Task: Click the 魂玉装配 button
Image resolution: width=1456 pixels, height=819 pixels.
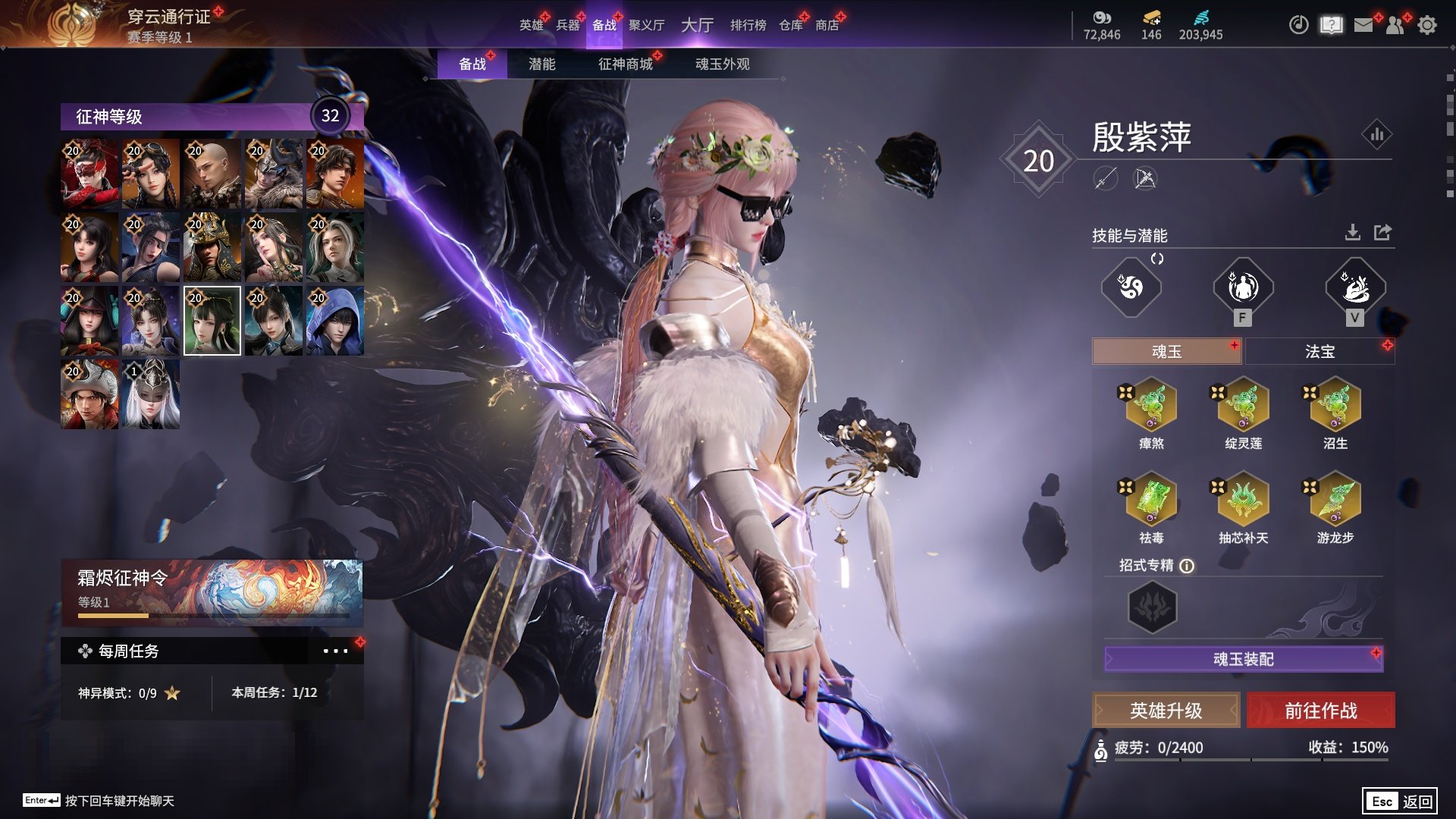Action: [x=1243, y=659]
